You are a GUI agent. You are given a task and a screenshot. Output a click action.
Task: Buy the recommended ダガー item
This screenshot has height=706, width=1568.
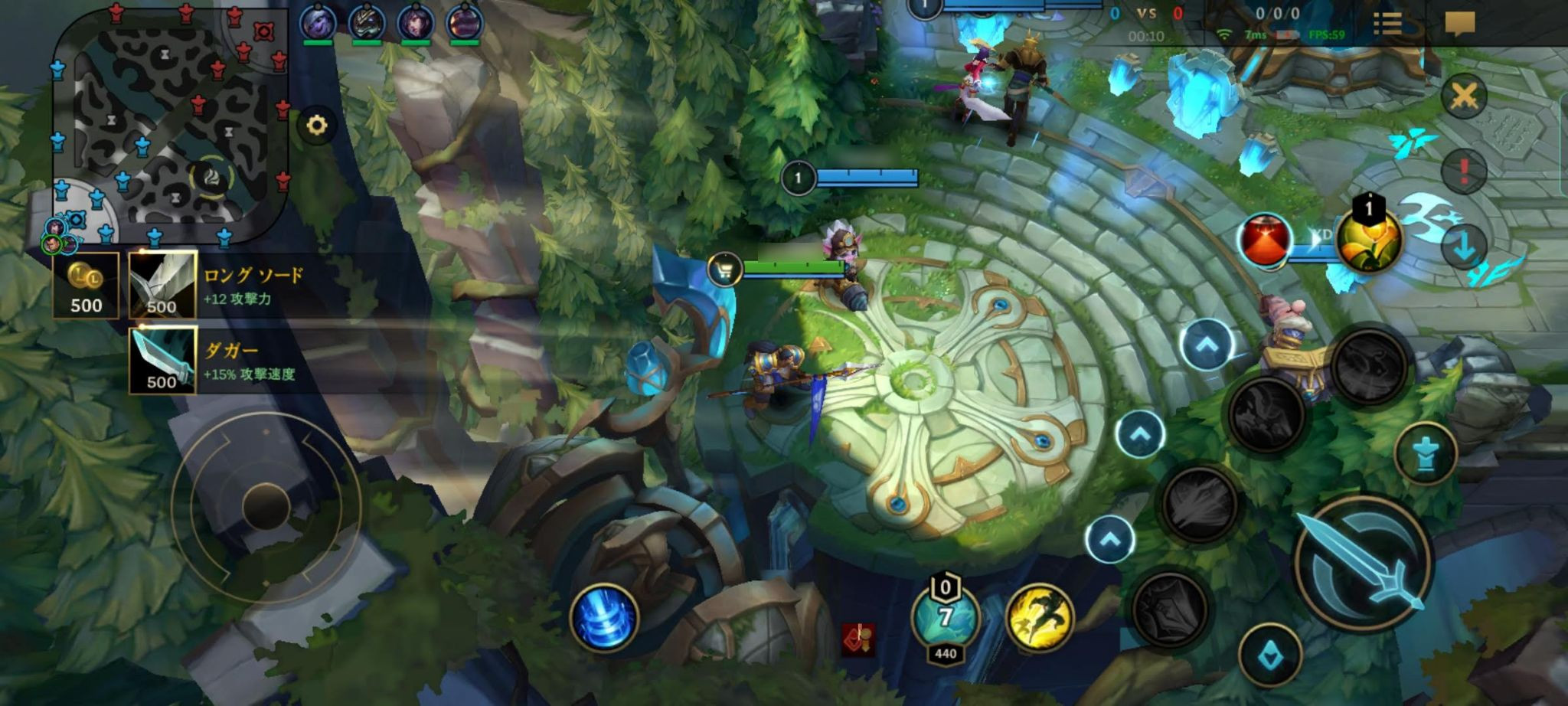click(162, 360)
